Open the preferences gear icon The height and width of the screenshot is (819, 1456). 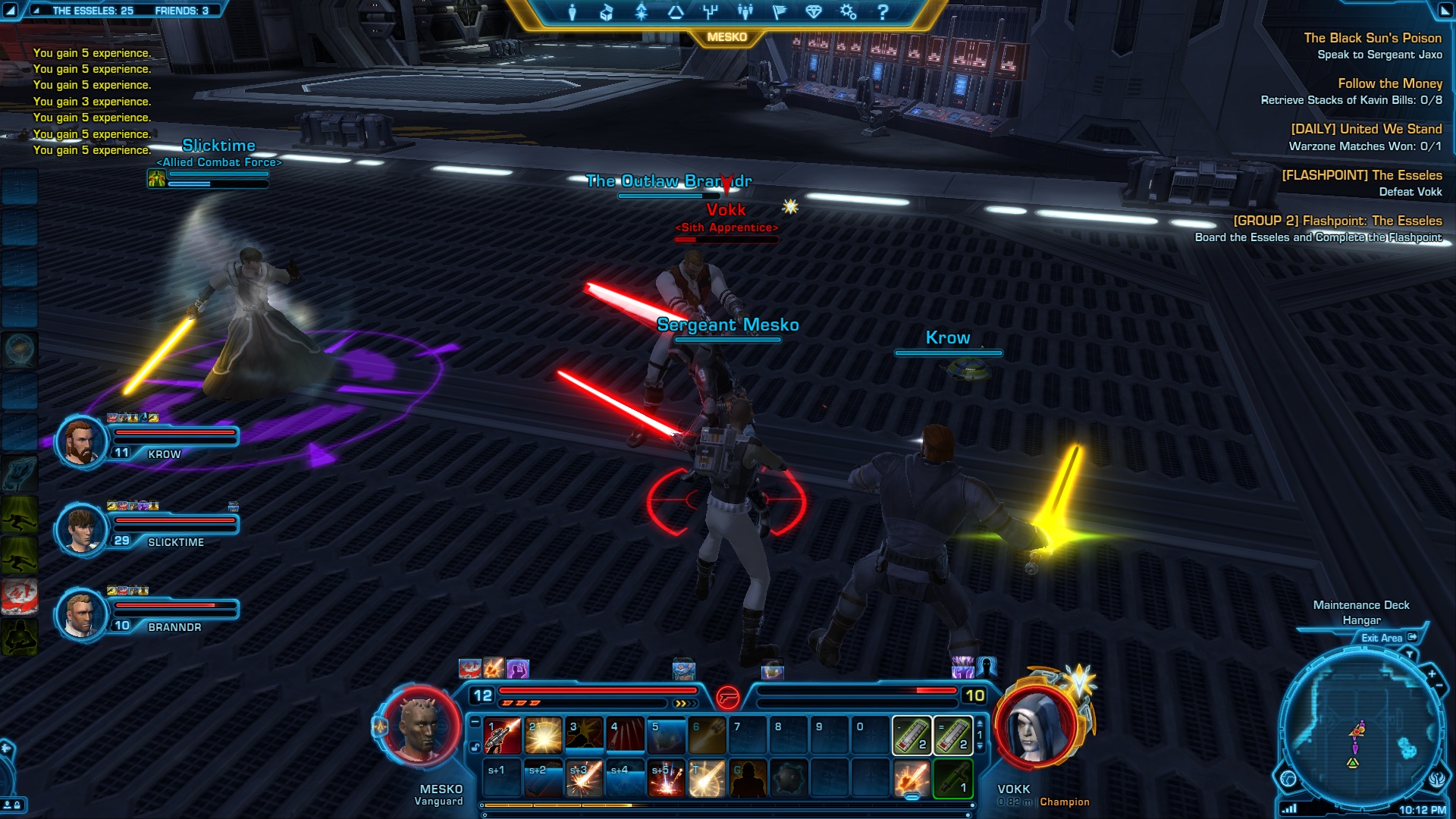848,12
